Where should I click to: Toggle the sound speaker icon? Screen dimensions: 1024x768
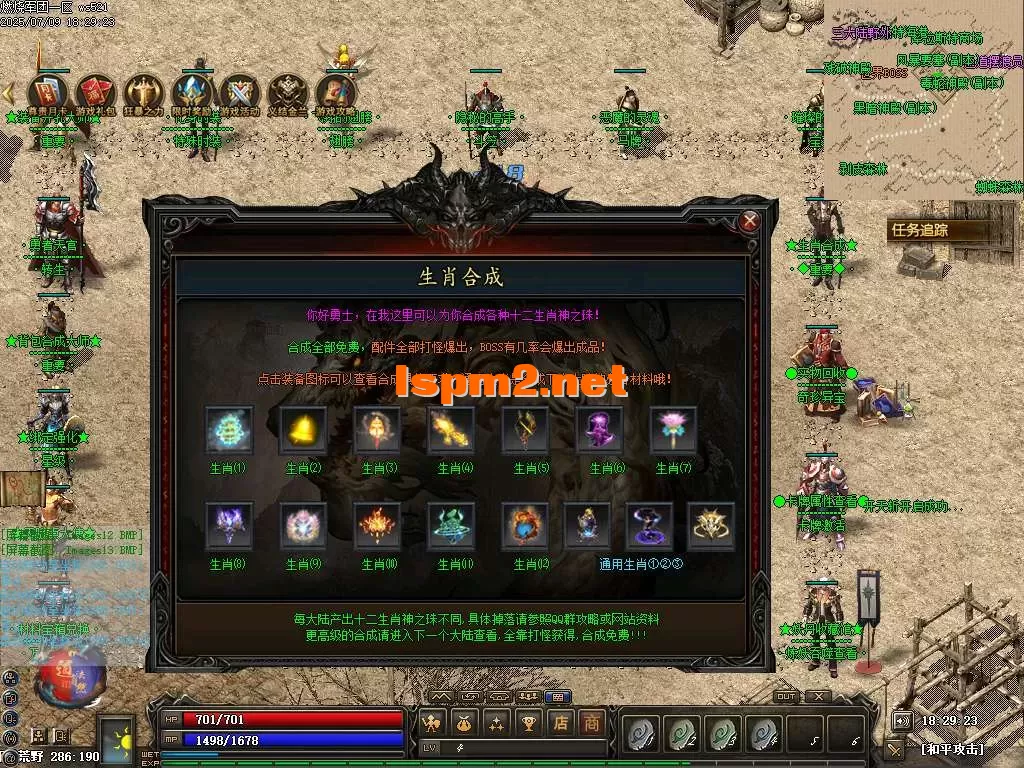coord(902,720)
